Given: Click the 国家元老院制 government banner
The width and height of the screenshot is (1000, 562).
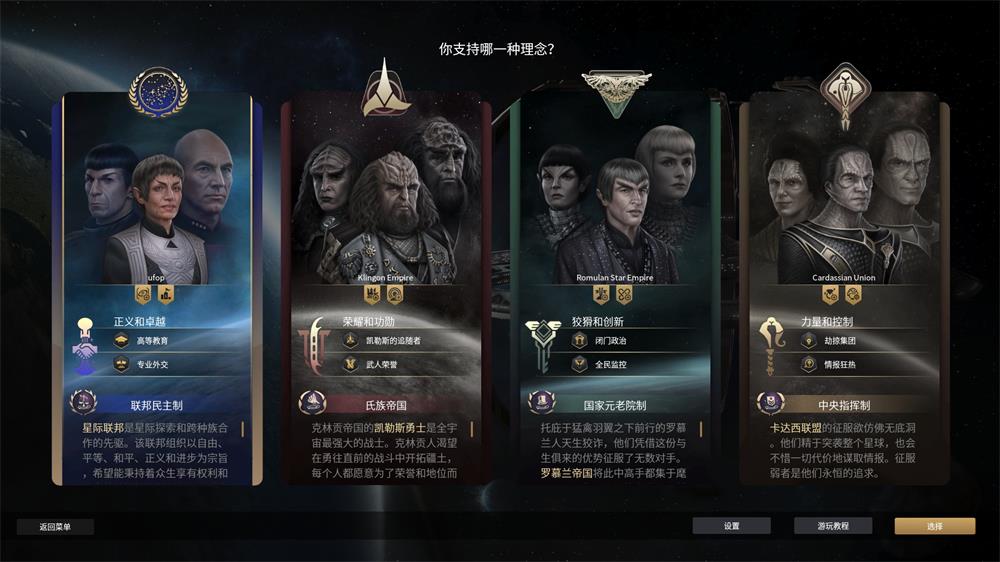Looking at the screenshot, I should (x=614, y=406).
